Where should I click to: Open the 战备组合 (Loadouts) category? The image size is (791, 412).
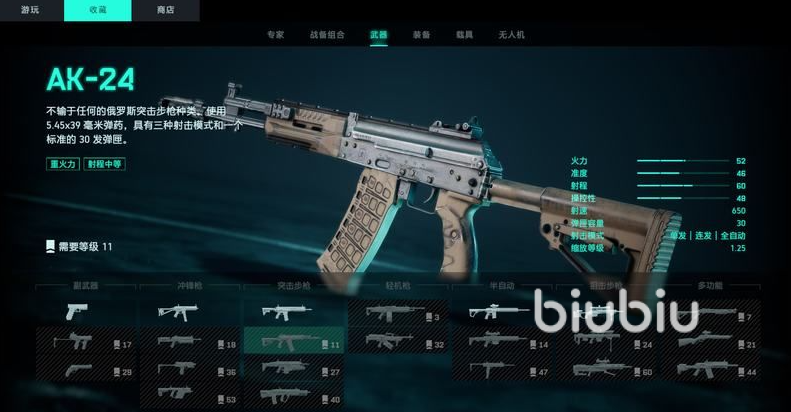click(x=328, y=34)
